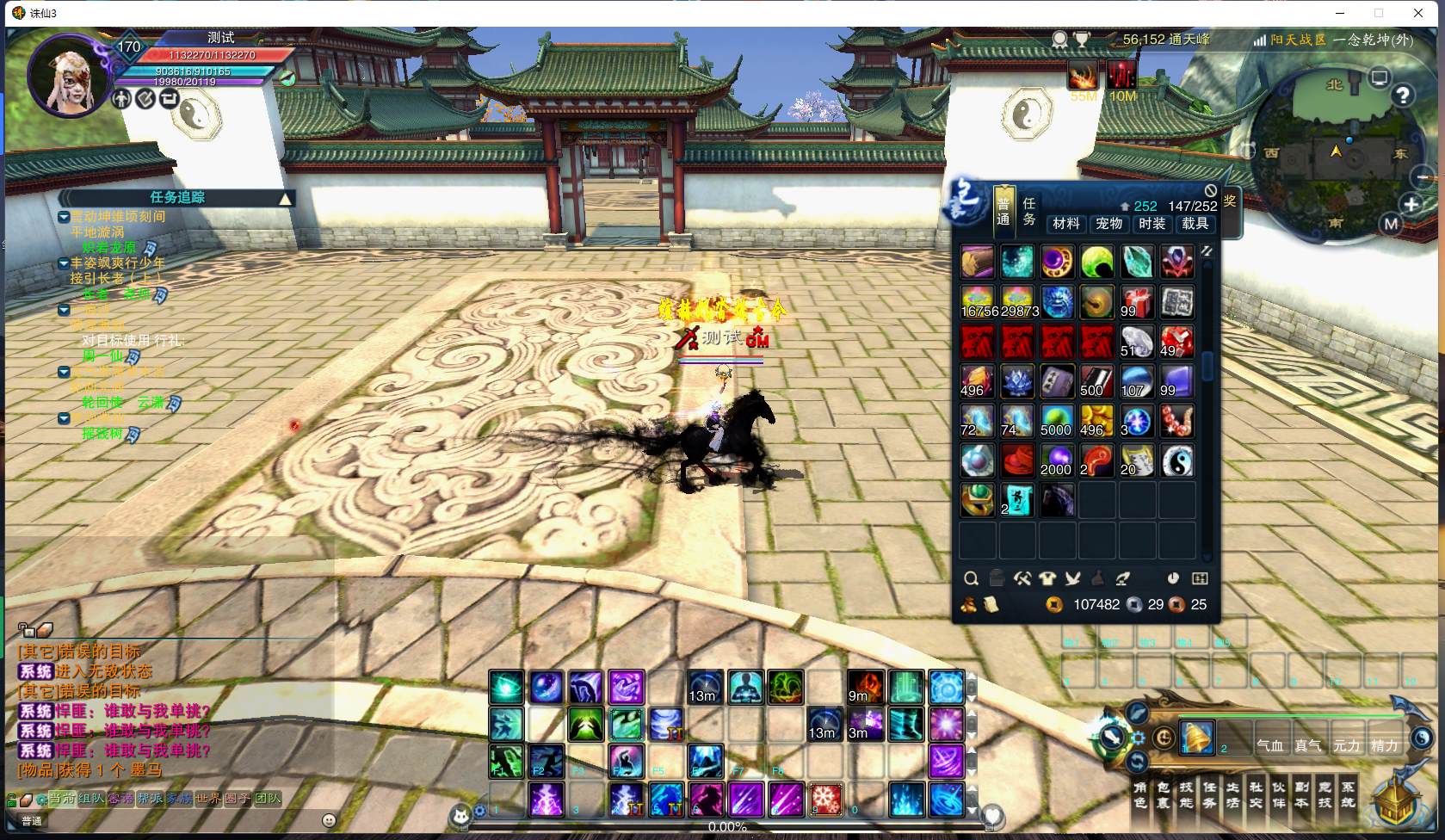Open the chat emoji picker
Viewport: 1445px width, 840px height.
tap(329, 820)
